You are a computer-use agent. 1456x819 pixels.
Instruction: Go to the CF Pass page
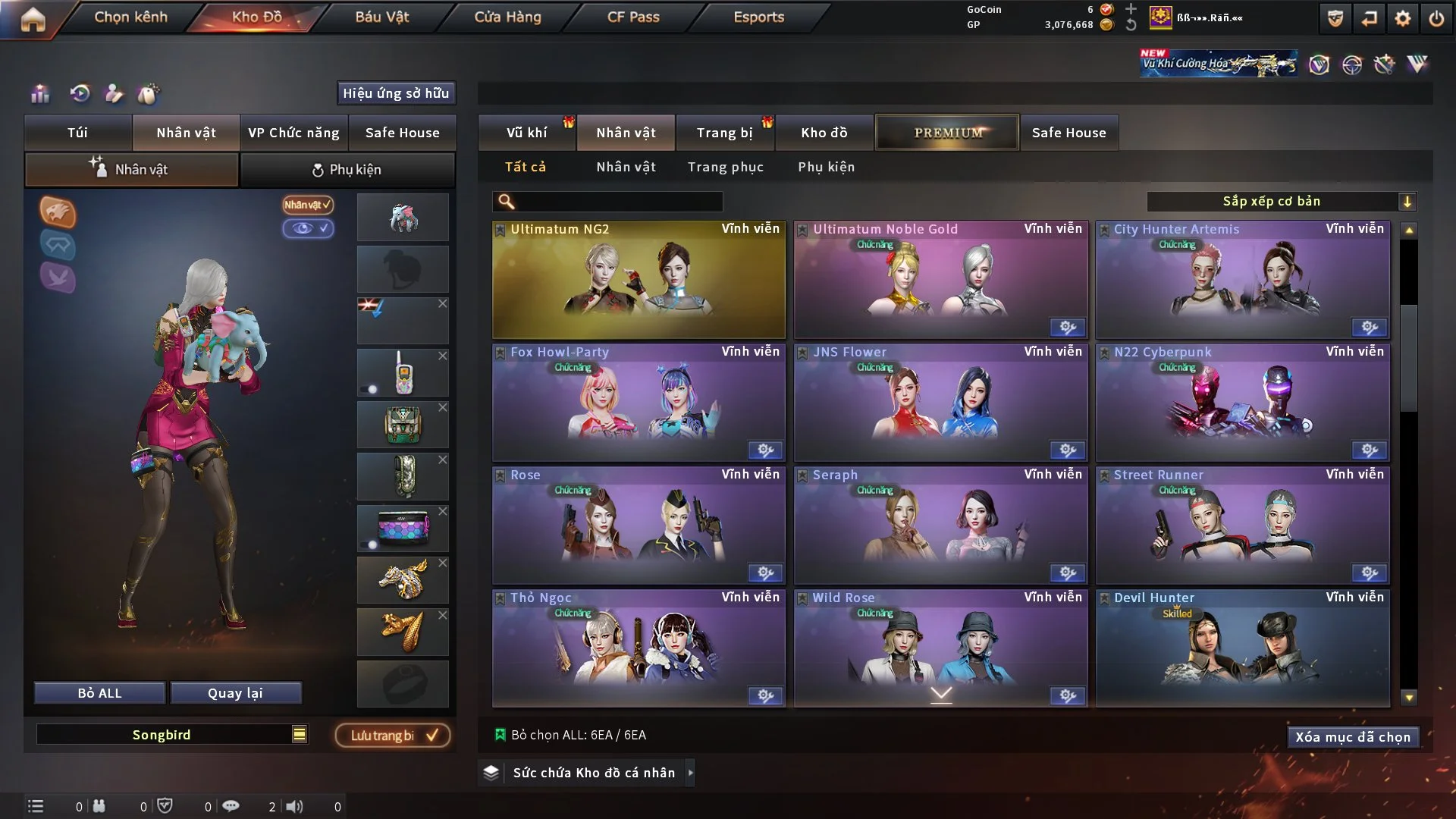tap(633, 17)
